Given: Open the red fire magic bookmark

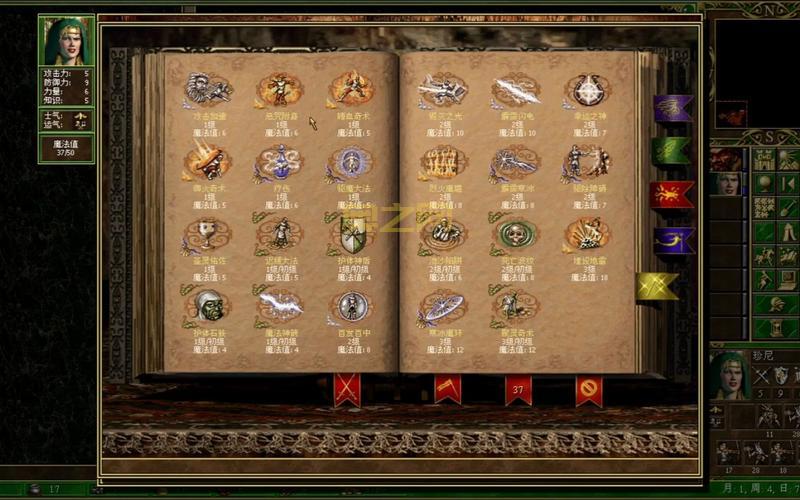Looking at the screenshot, I should coord(670,195).
